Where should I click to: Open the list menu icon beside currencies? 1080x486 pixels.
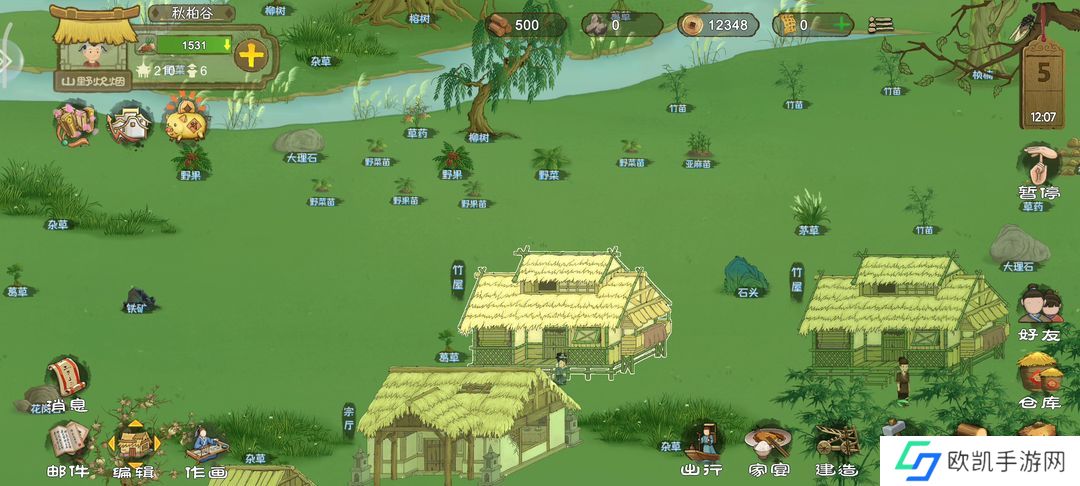(881, 25)
